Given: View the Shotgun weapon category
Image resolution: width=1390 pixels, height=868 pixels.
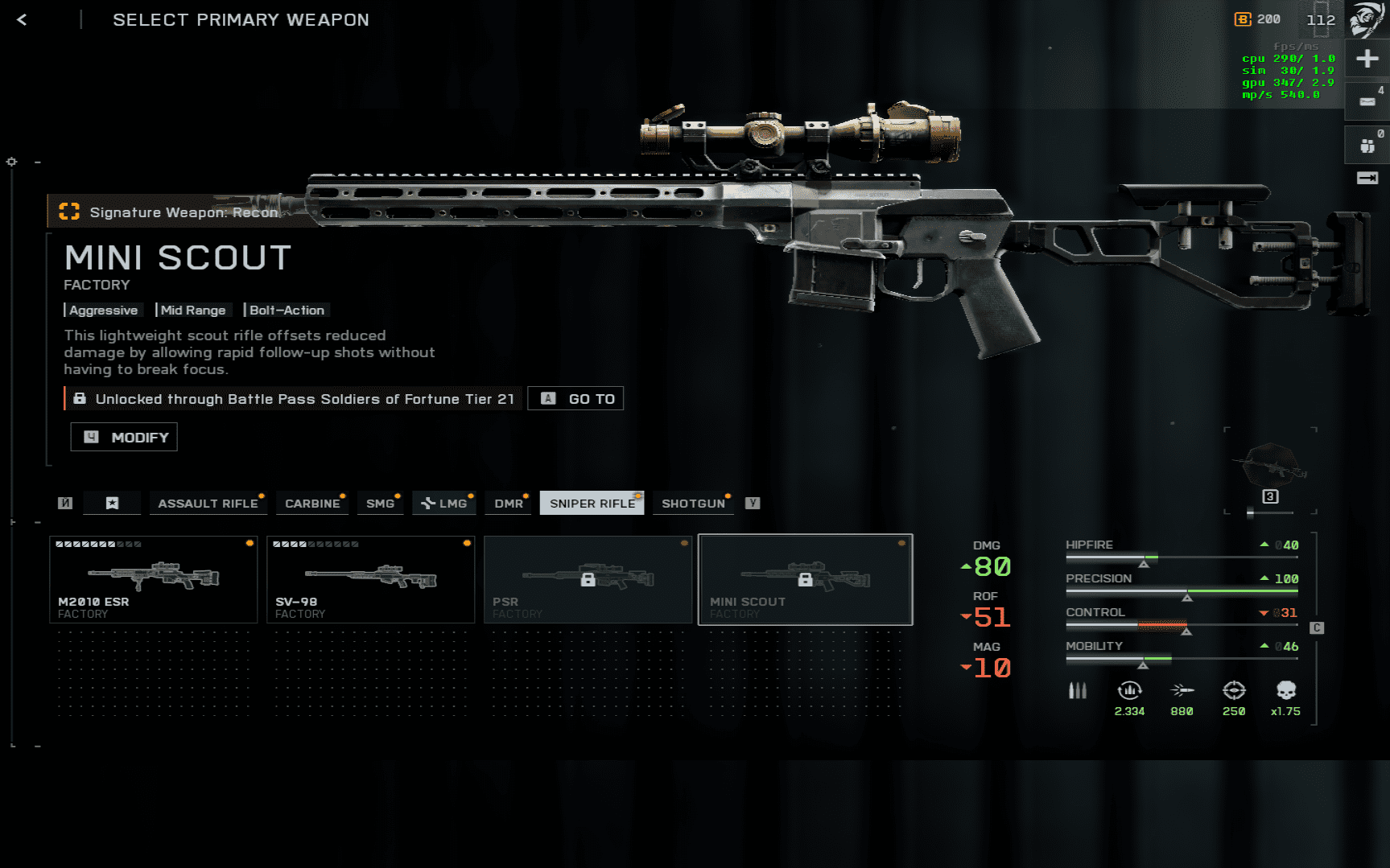Looking at the screenshot, I should 693,504.
